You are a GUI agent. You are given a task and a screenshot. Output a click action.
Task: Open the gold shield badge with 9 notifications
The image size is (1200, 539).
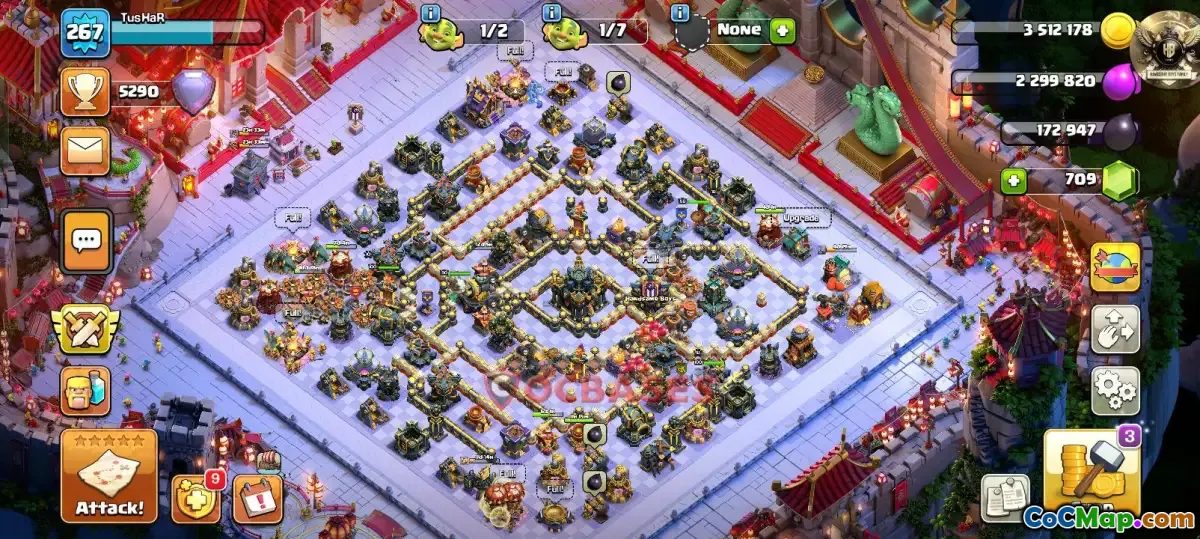(x=196, y=497)
